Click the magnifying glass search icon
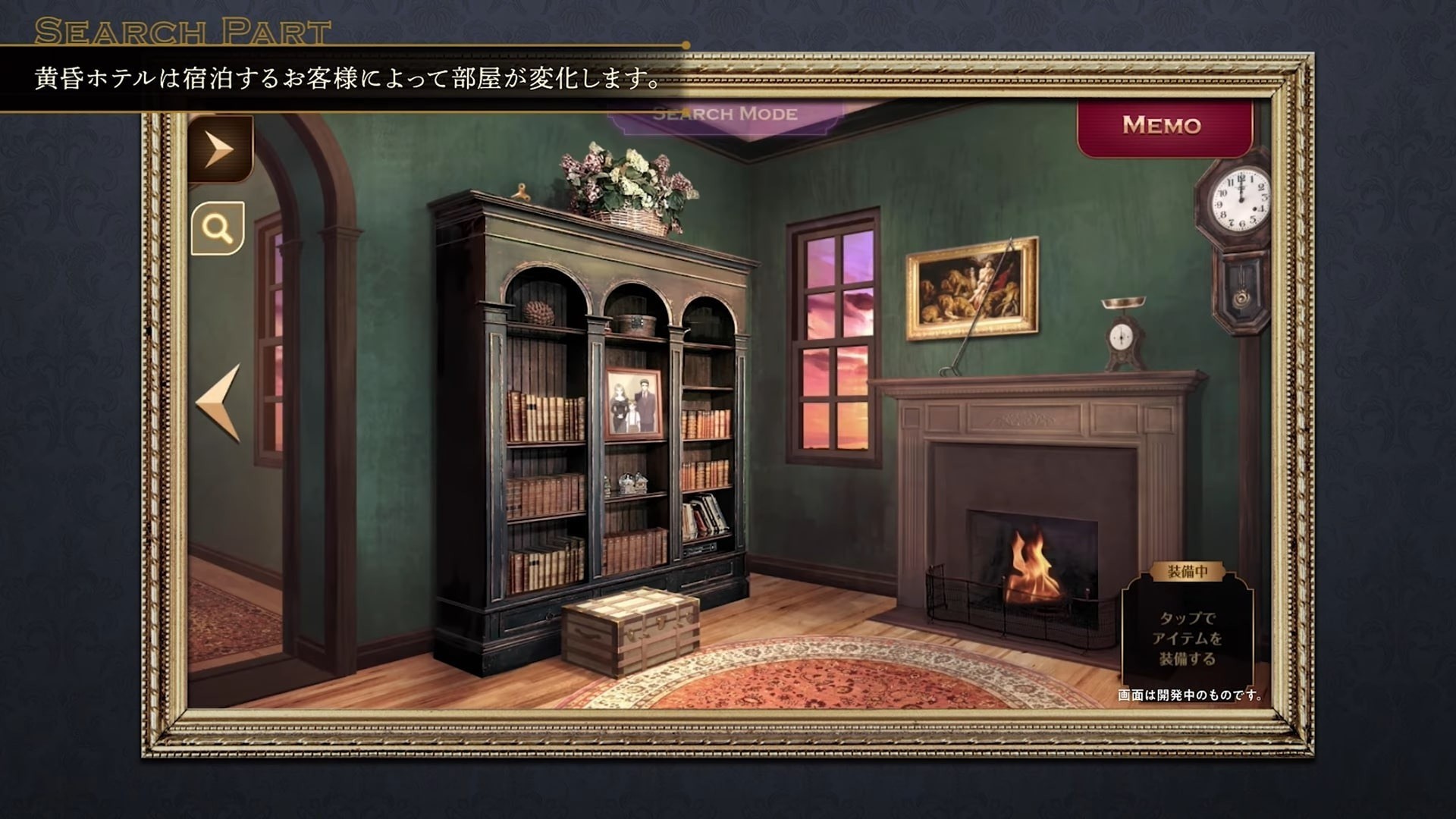The width and height of the screenshot is (1456, 819). (218, 228)
